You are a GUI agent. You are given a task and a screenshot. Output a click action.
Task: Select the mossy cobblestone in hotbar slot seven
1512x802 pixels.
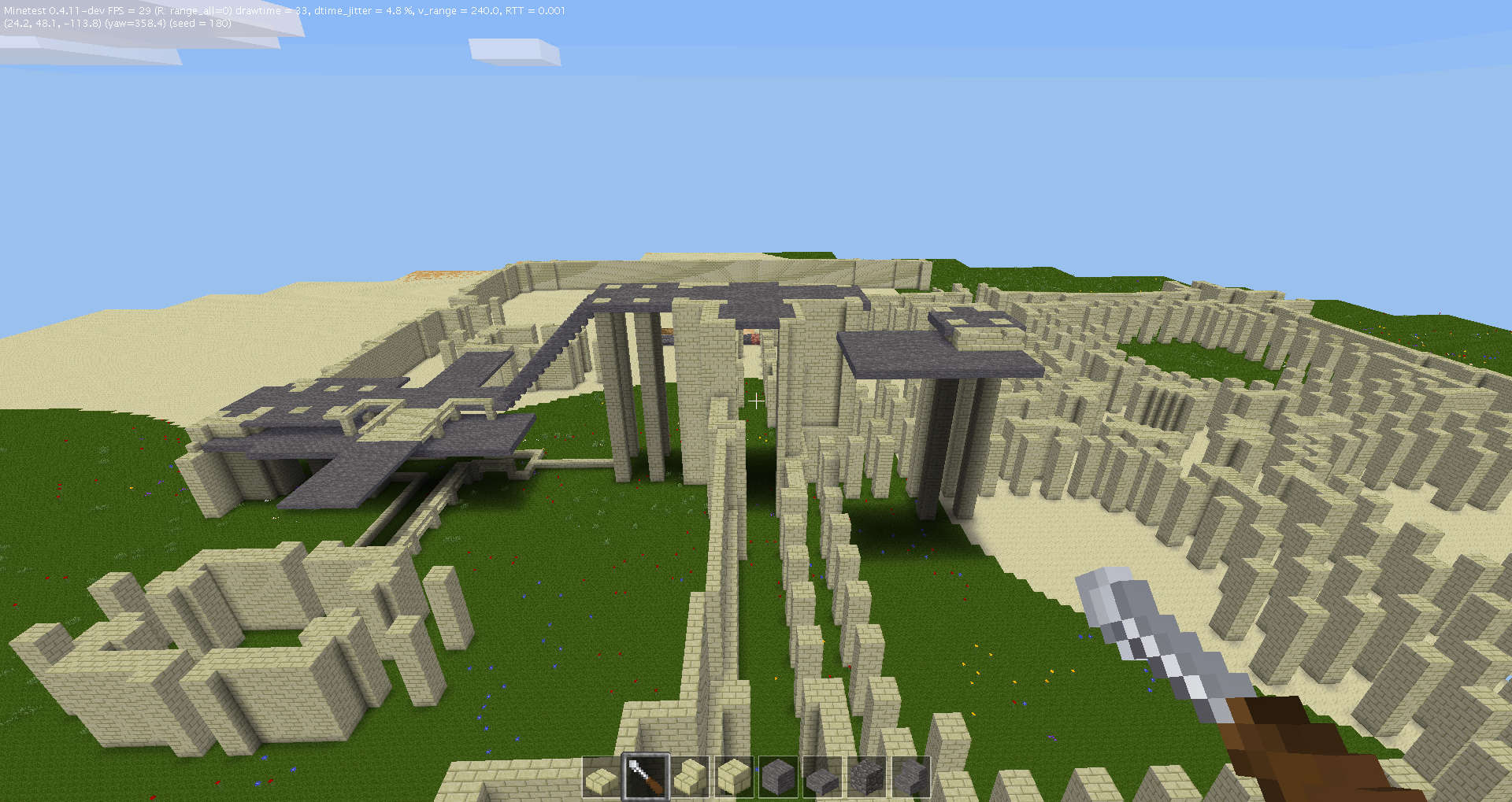(868, 775)
